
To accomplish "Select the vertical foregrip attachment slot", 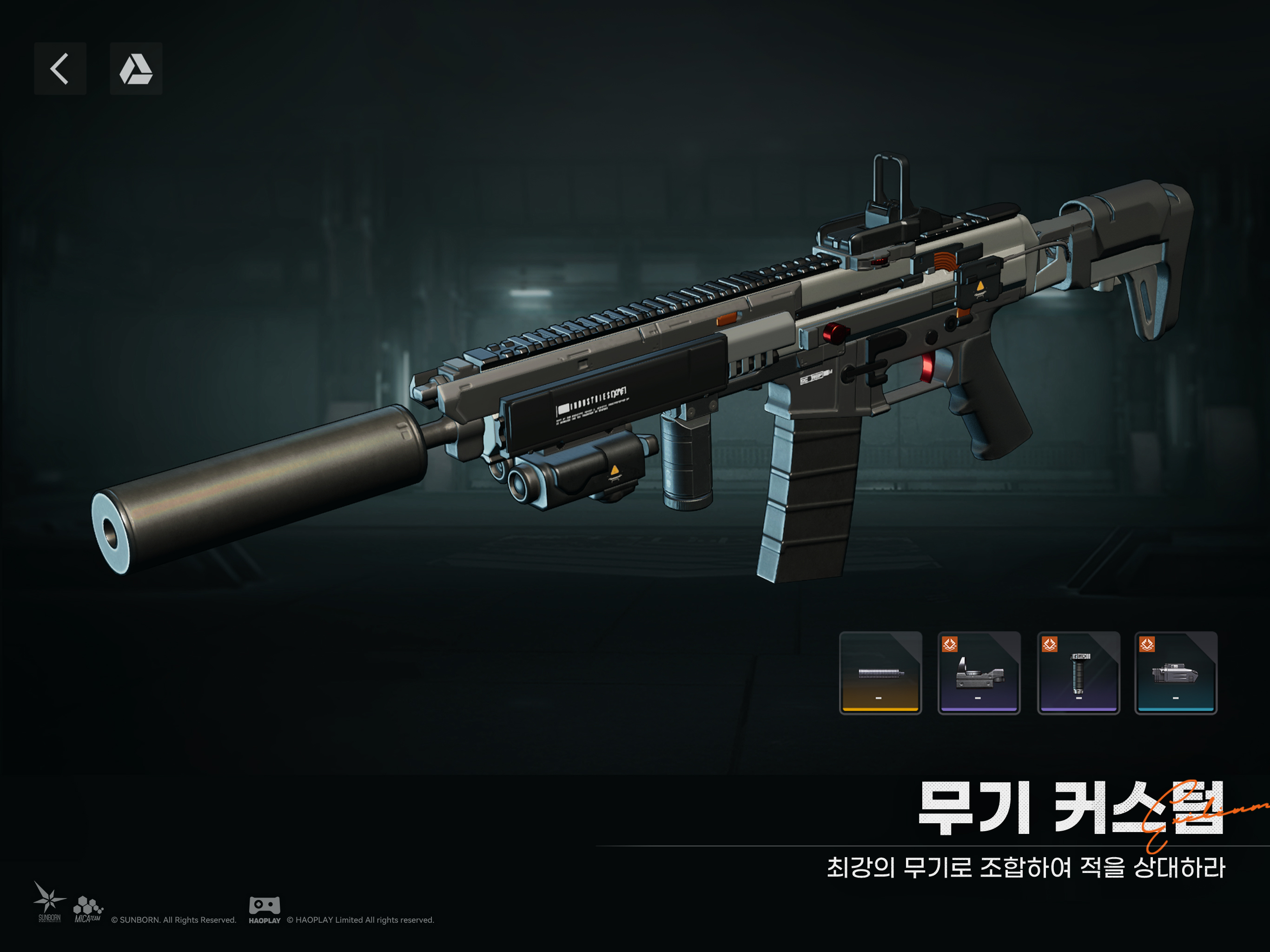I will tap(1078, 673).
